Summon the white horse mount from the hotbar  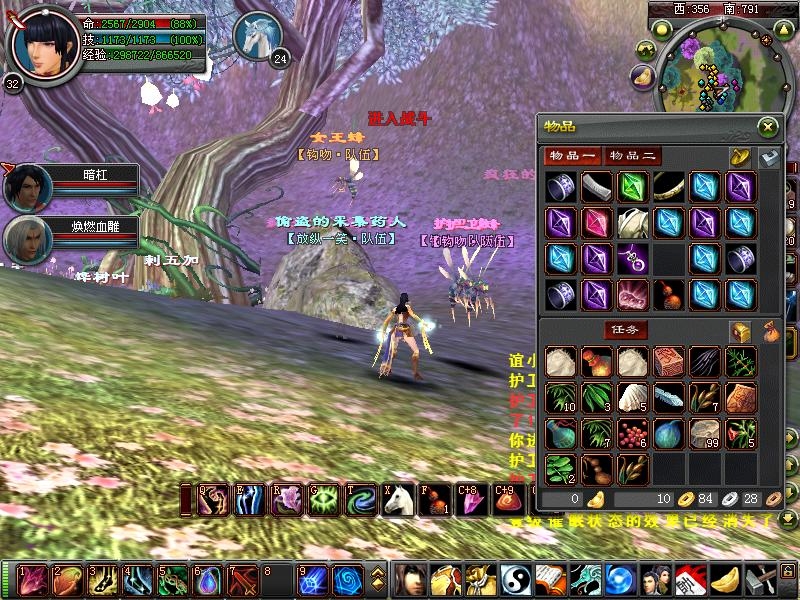(400, 499)
